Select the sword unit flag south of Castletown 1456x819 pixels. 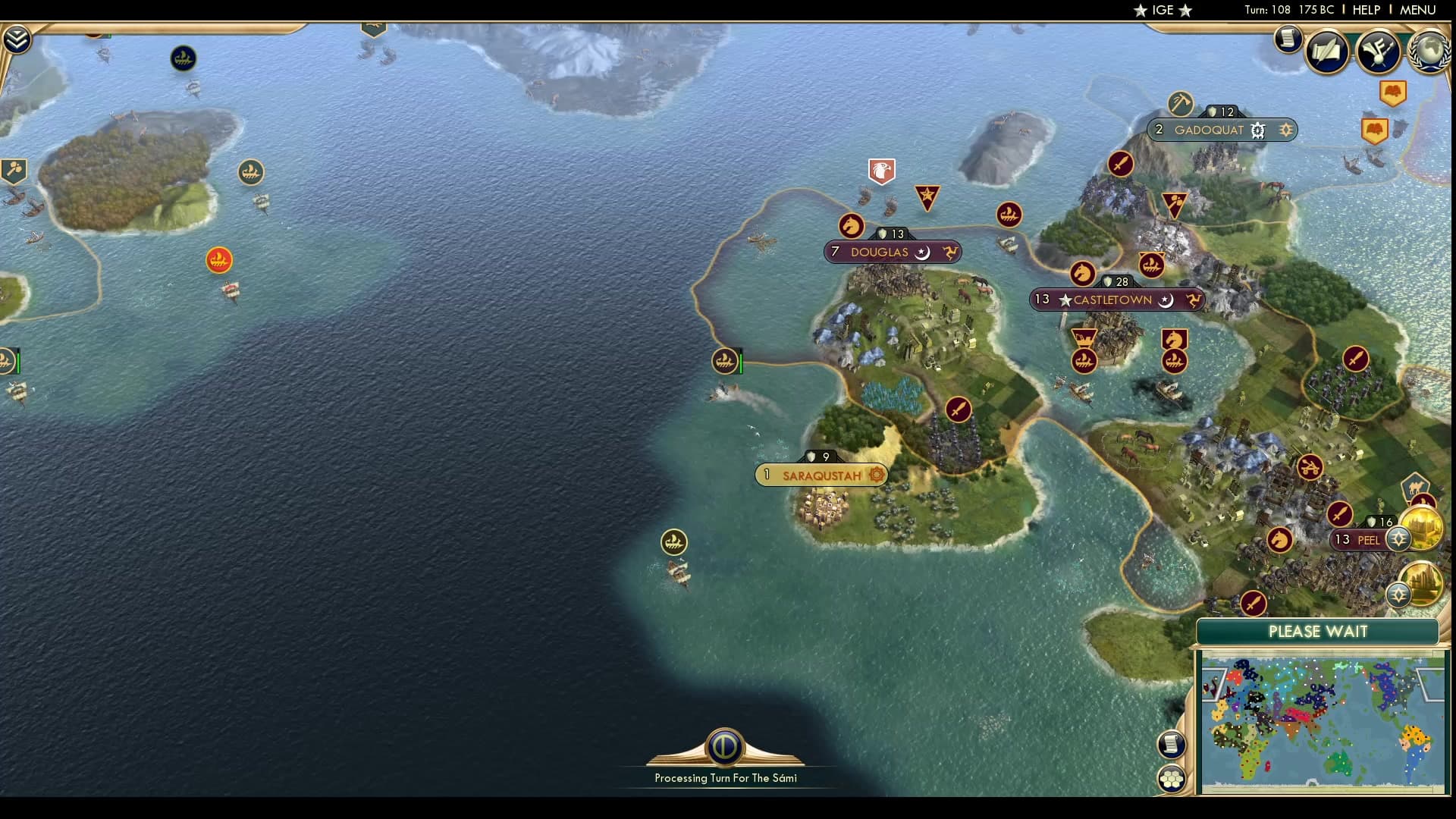tap(957, 409)
